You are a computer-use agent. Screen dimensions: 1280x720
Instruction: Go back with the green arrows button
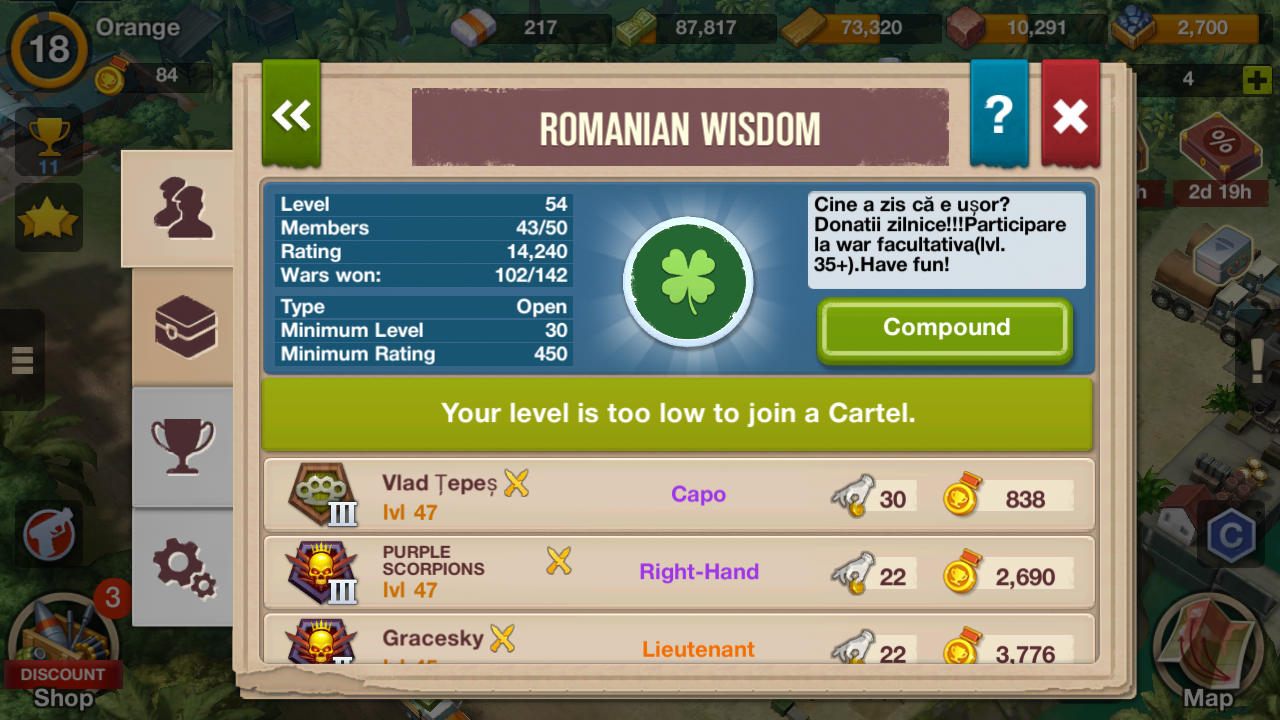click(x=291, y=115)
